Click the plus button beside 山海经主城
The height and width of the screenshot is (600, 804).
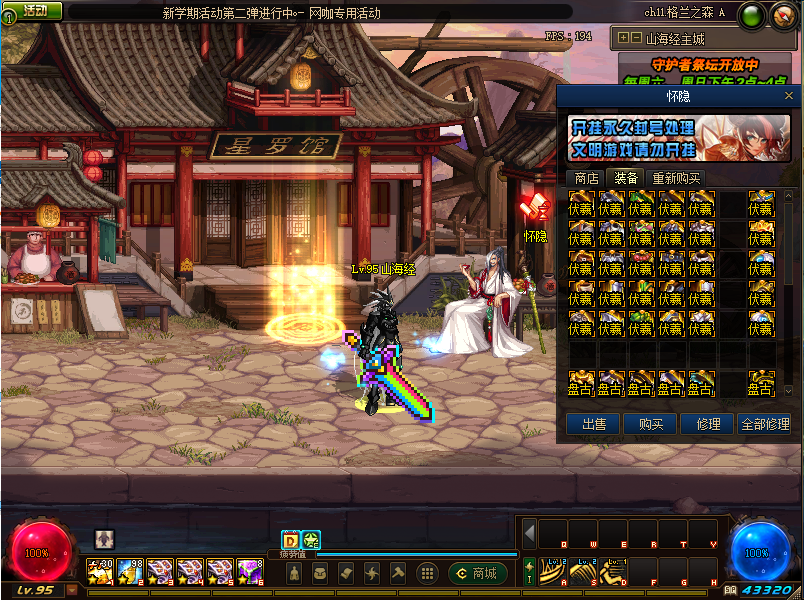click(x=623, y=38)
